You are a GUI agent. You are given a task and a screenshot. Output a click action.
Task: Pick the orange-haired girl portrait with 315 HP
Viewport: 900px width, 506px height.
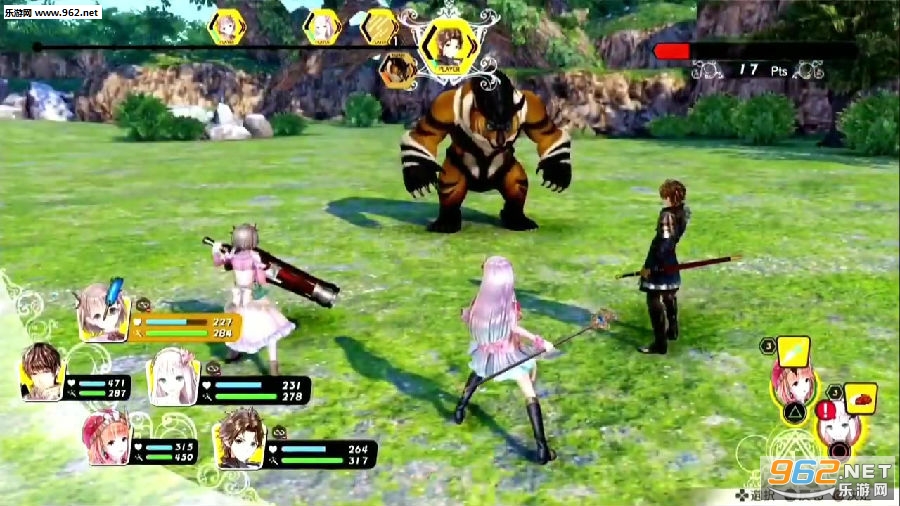coord(106,439)
